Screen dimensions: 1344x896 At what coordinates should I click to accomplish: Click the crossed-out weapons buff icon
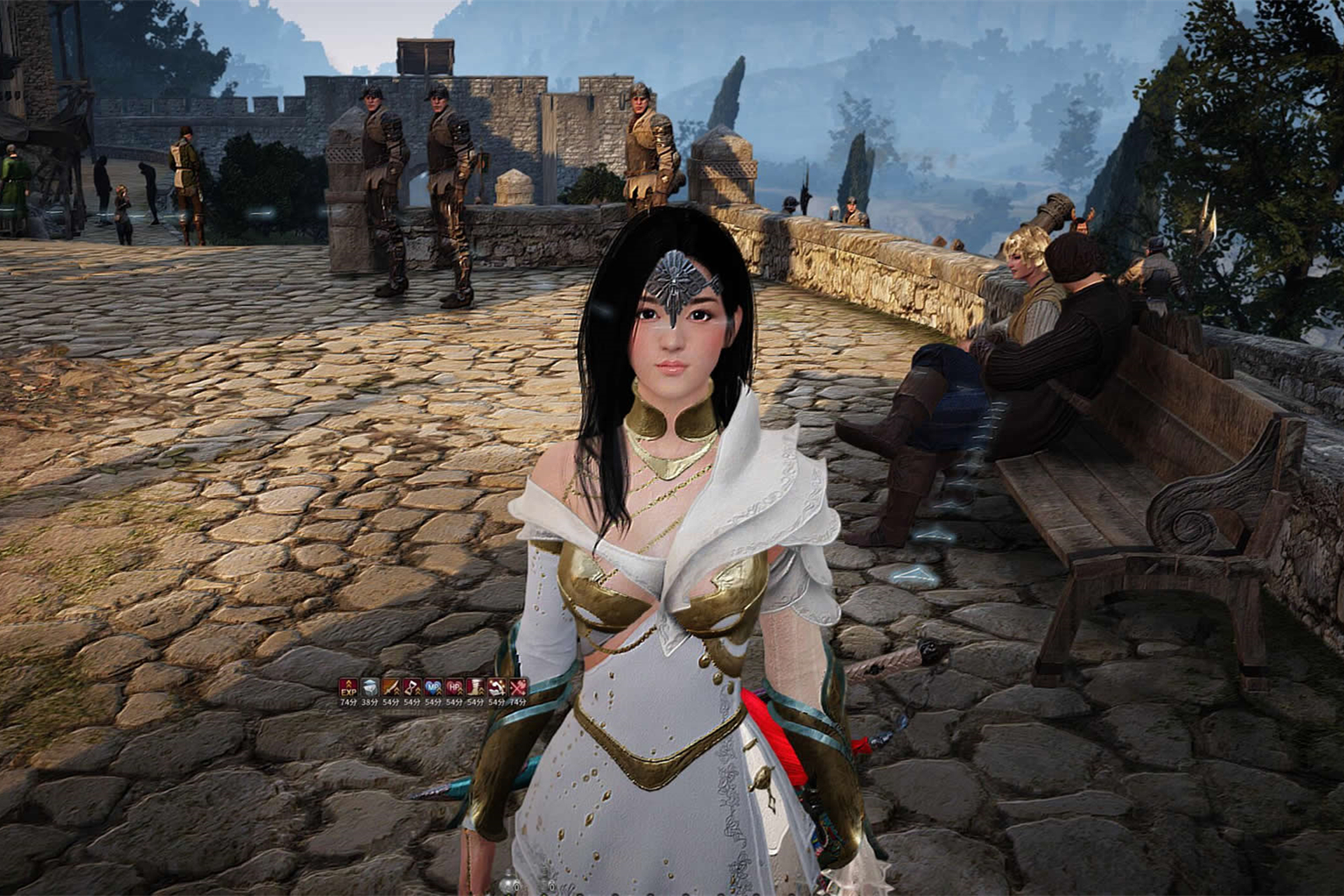[x=517, y=687]
